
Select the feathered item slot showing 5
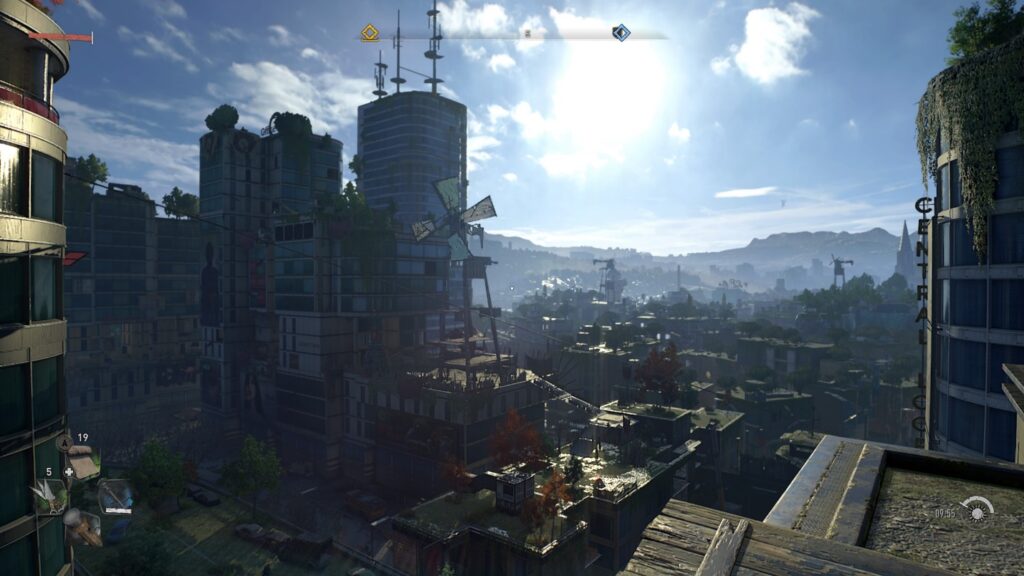point(51,495)
